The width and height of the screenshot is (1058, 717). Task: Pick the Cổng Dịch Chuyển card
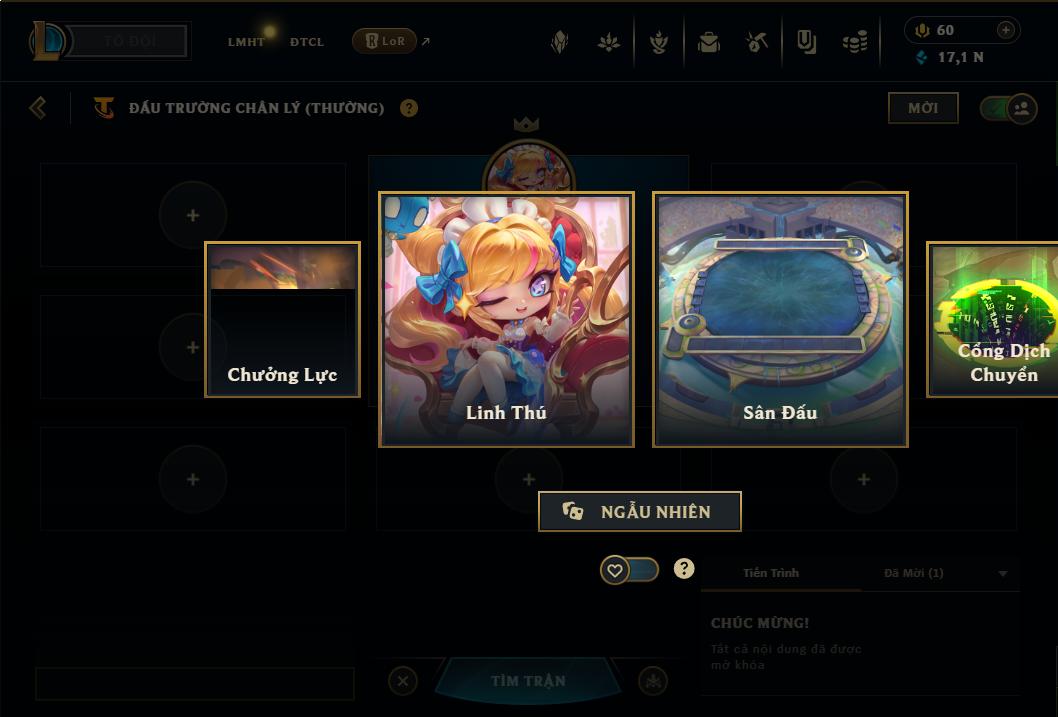[x=994, y=319]
